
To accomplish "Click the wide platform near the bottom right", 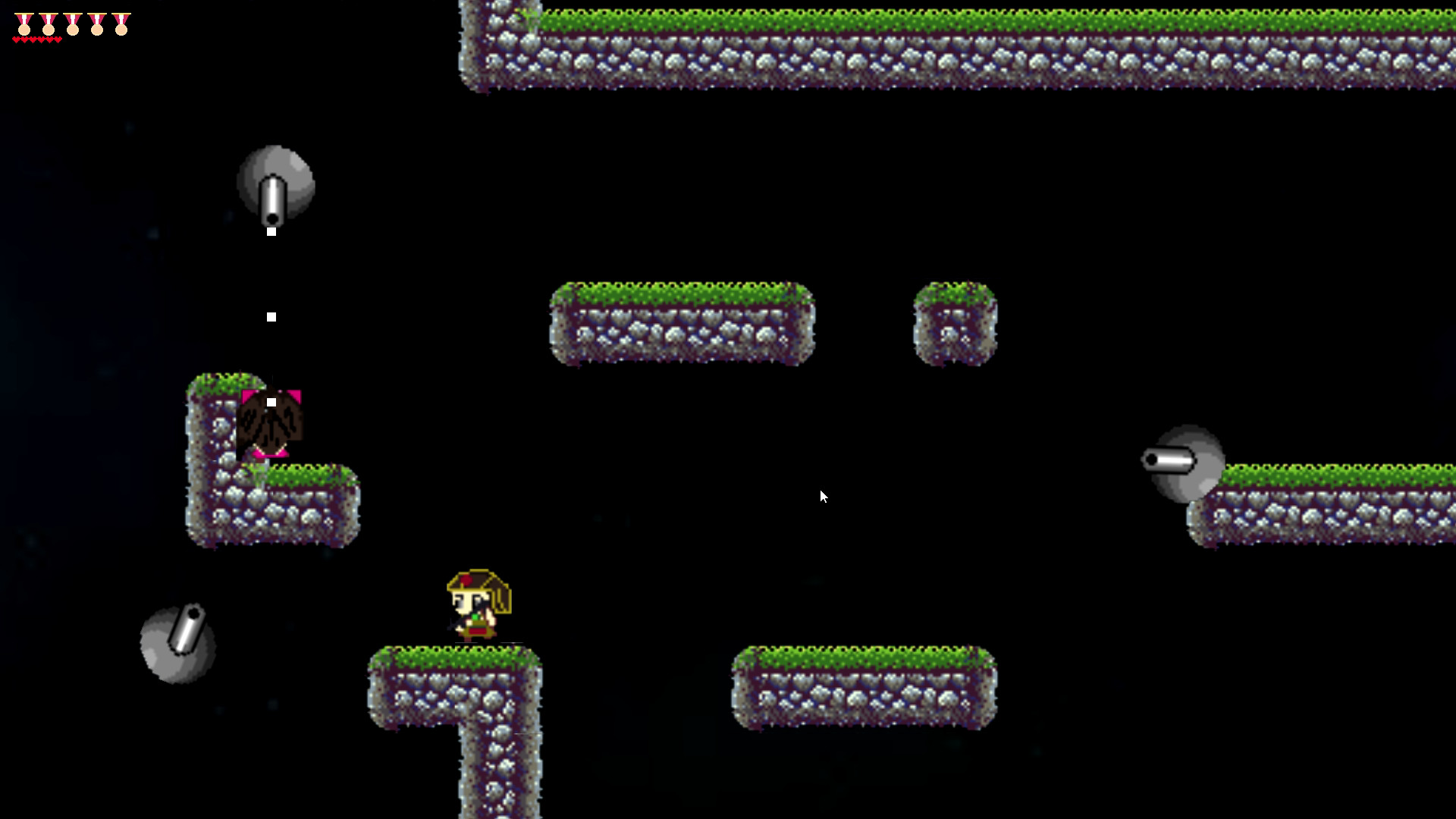I will tap(864, 686).
